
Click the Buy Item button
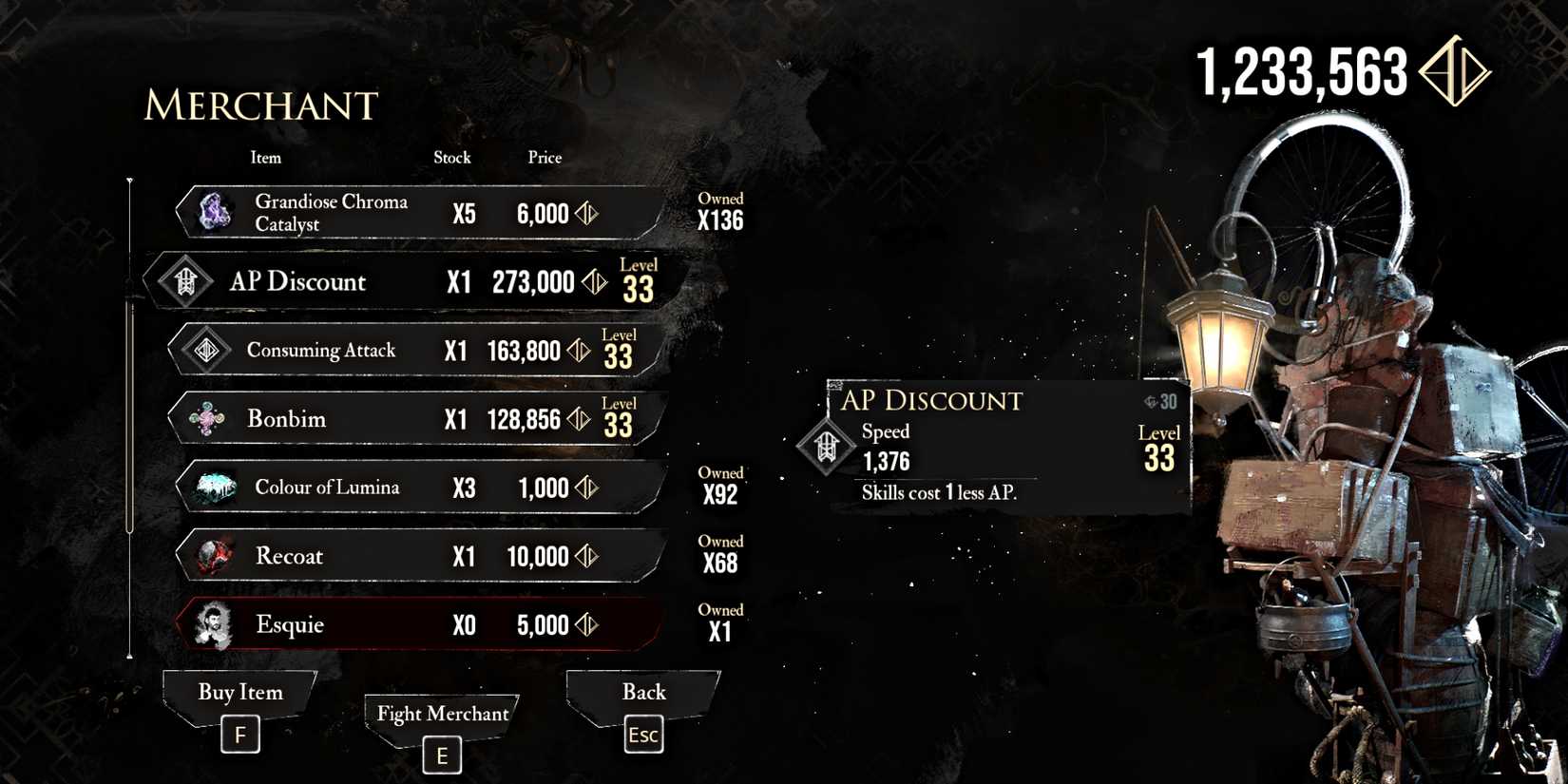[239, 693]
